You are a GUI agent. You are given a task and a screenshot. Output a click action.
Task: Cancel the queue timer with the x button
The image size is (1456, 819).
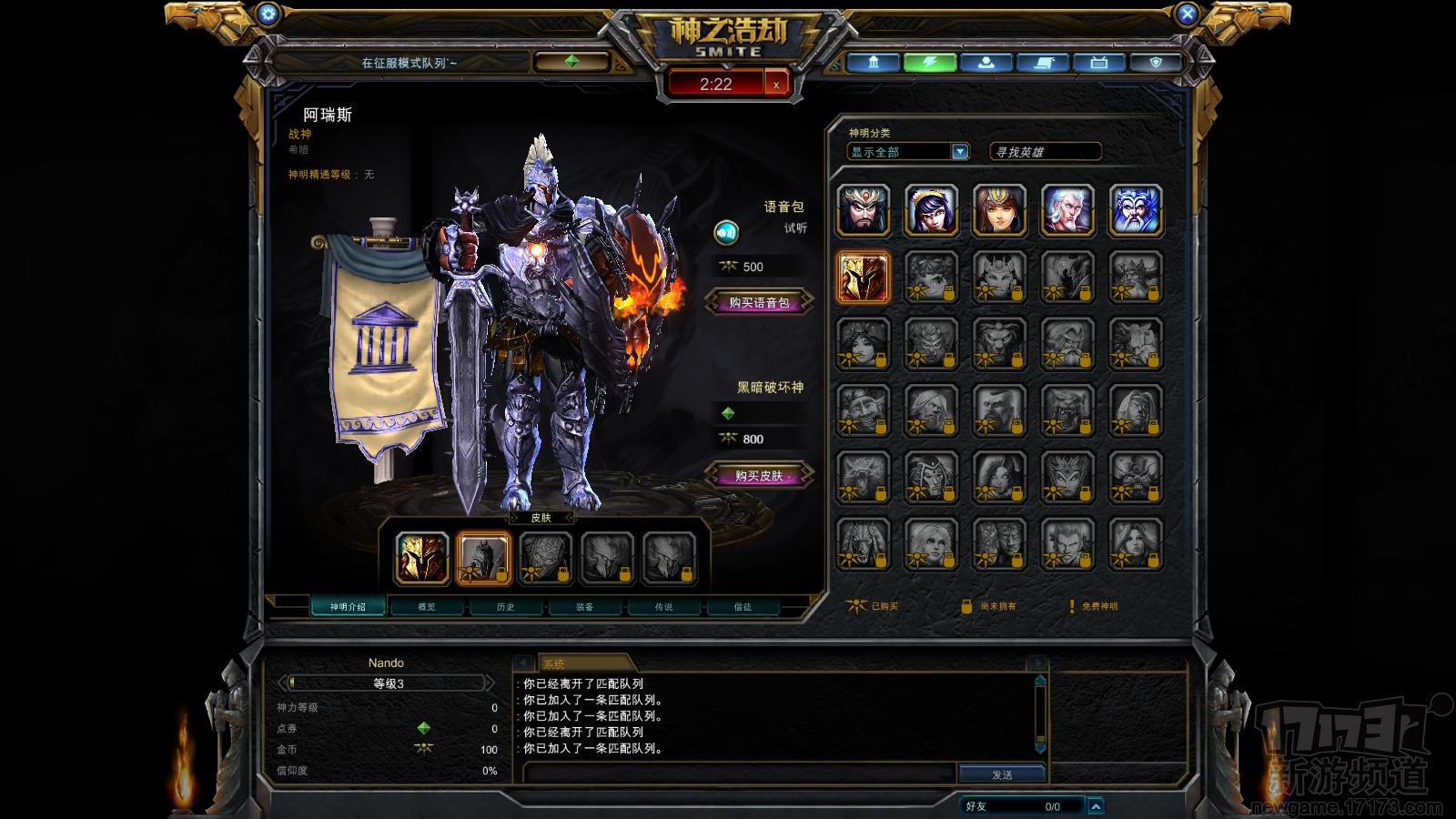pos(776,85)
